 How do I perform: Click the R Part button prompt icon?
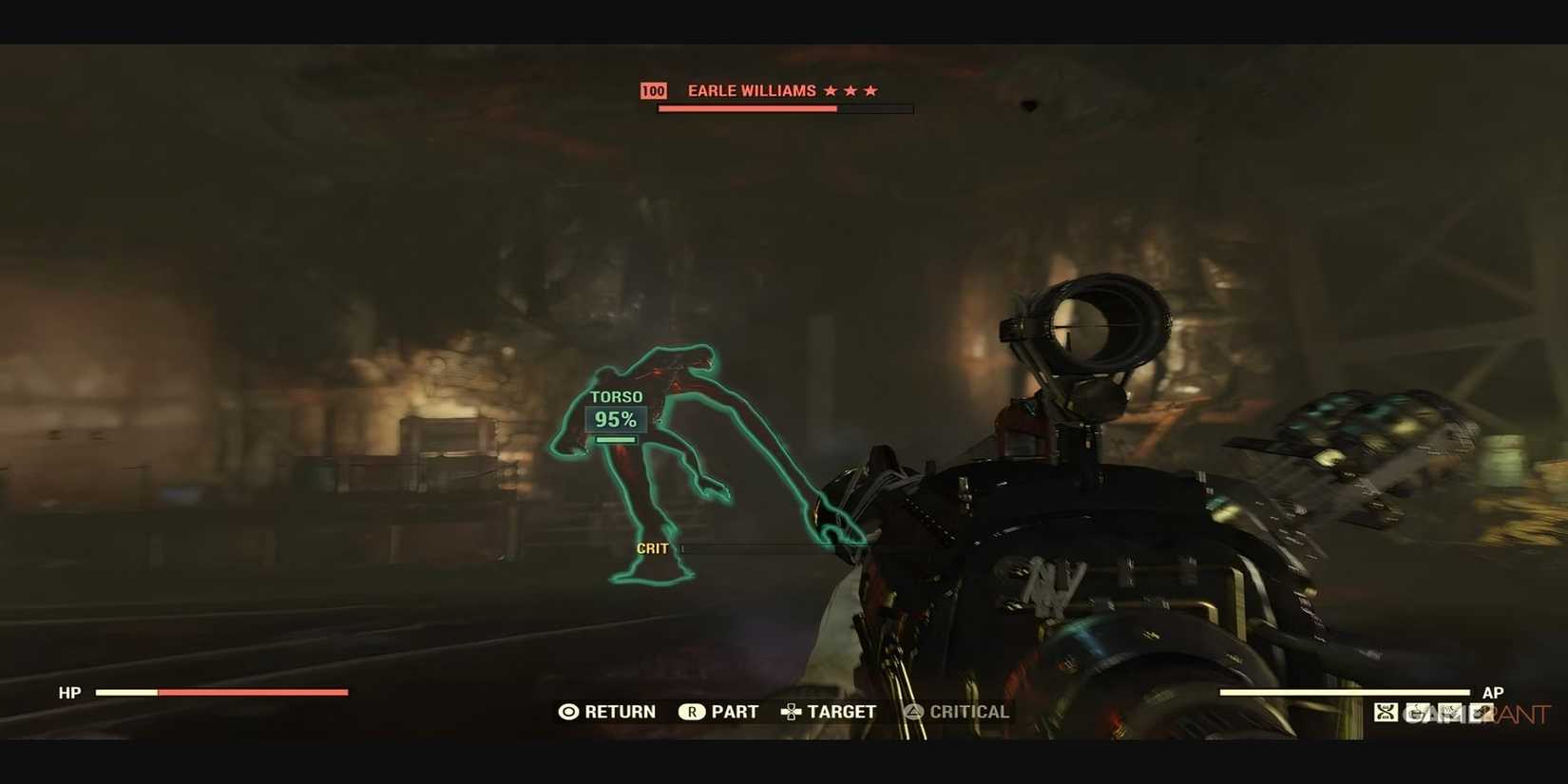tap(693, 711)
